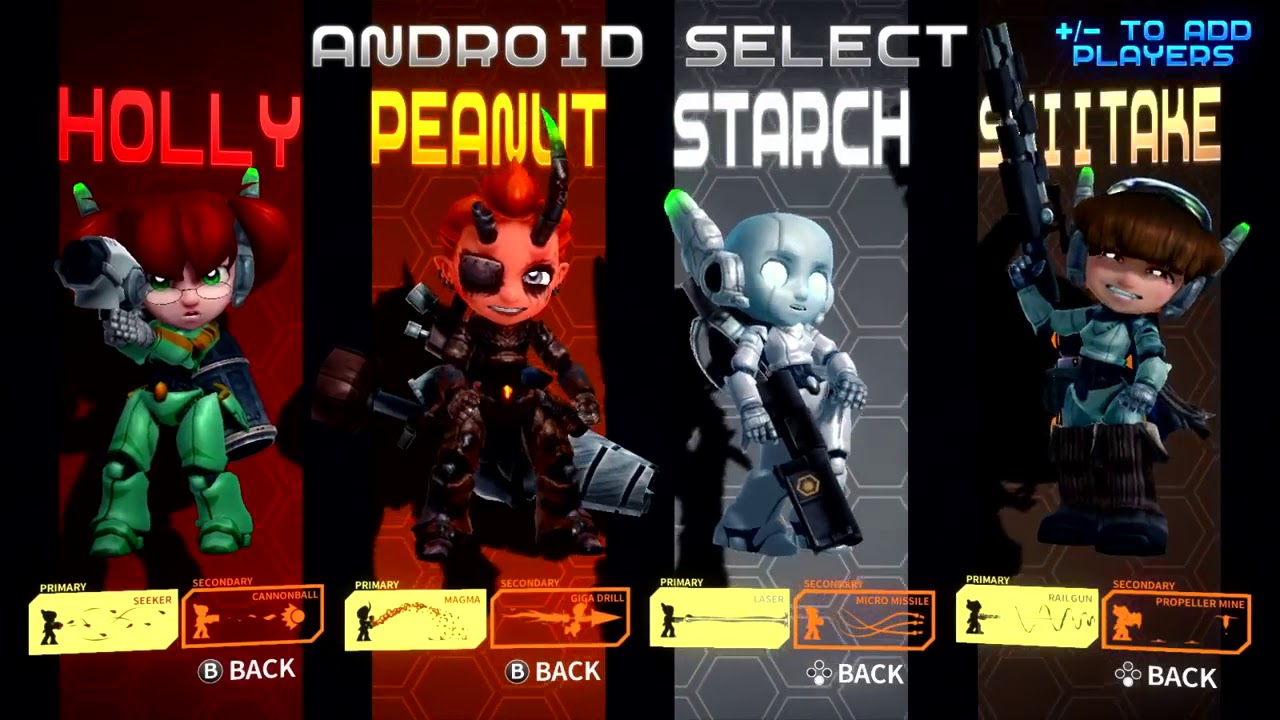
Task: Select Holly's Seeker primary weapon card
Action: (x=103, y=622)
